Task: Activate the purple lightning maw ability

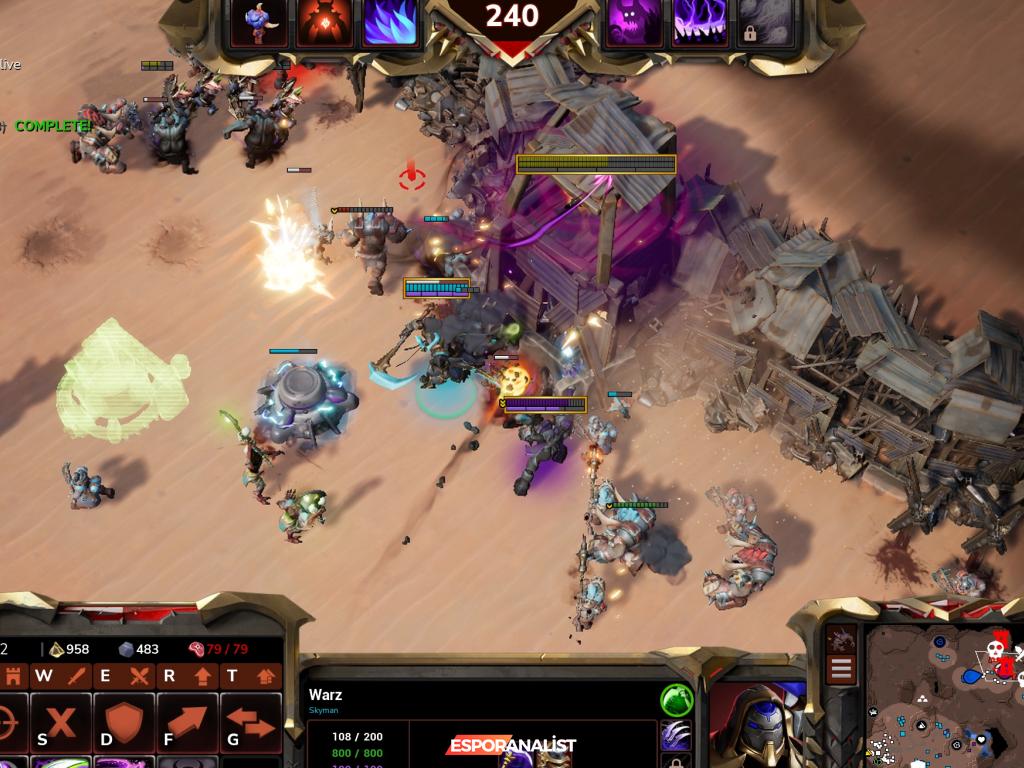Action: coord(700,24)
